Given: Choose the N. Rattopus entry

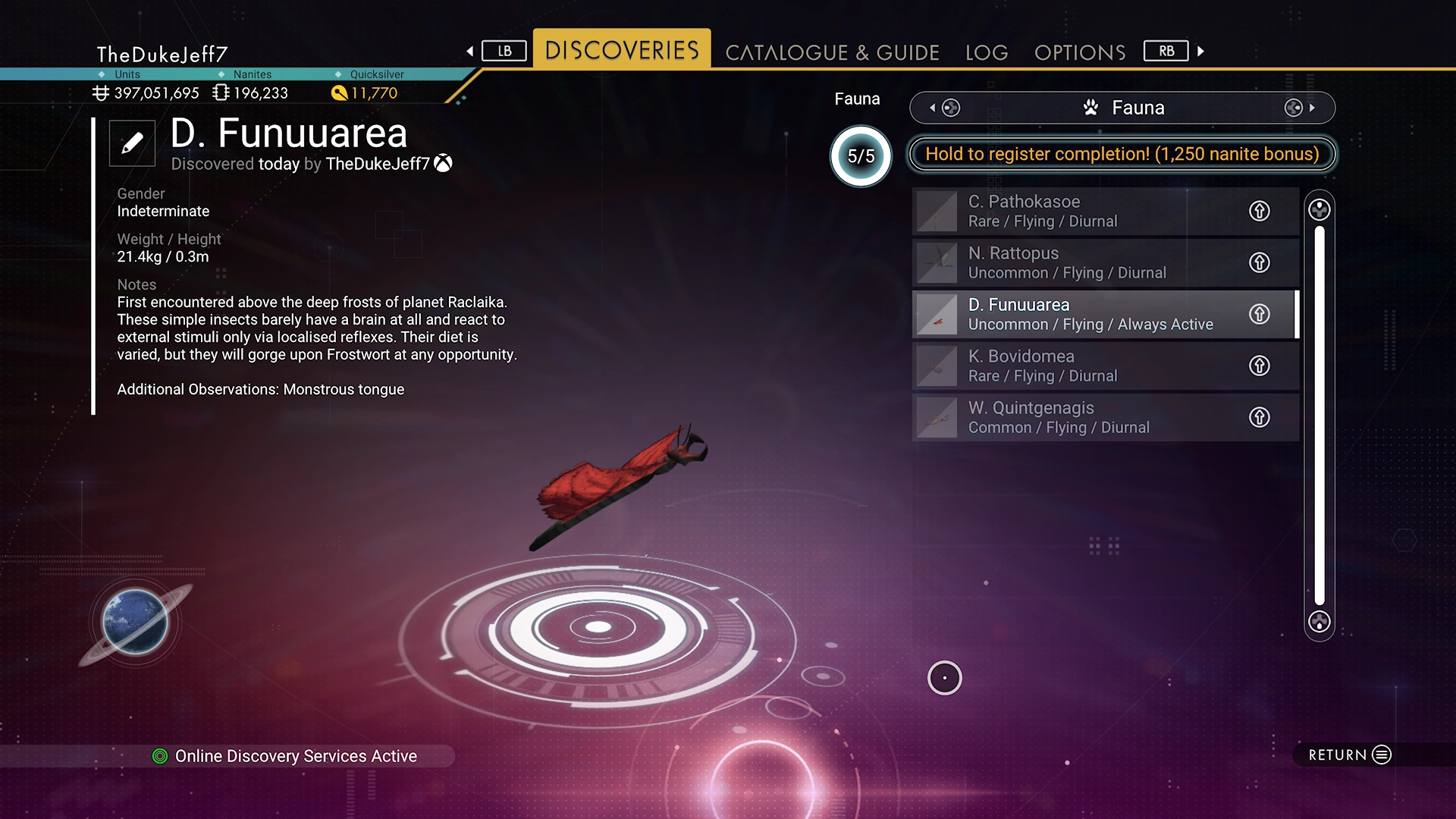Looking at the screenshot, I should click(x=1077, y=262).
